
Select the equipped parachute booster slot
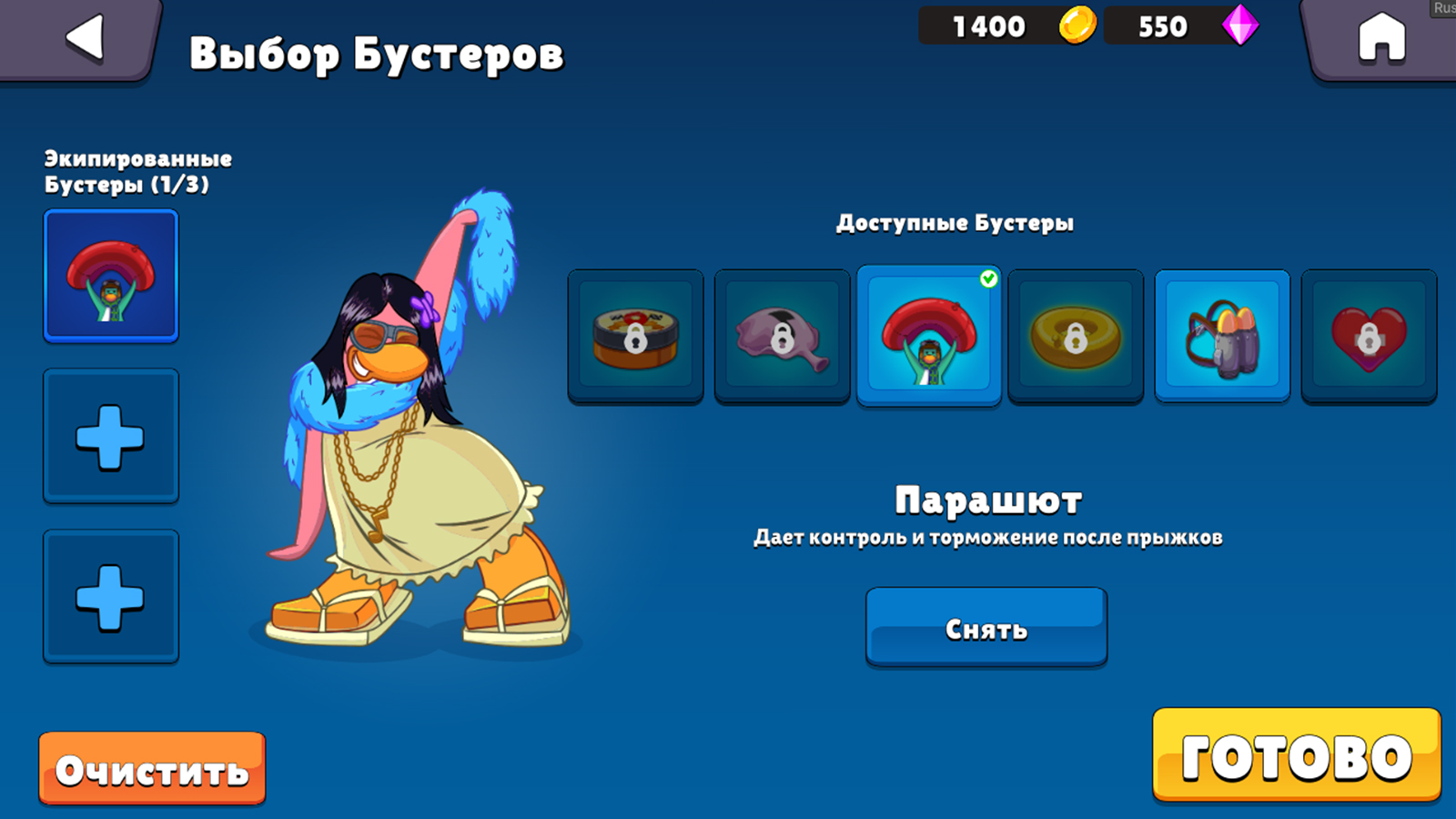[111, 277]
